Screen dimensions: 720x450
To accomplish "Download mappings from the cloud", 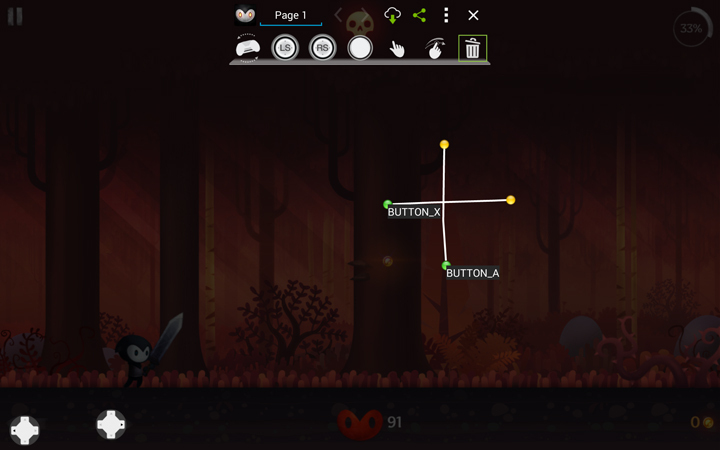I will coord(392,15).
